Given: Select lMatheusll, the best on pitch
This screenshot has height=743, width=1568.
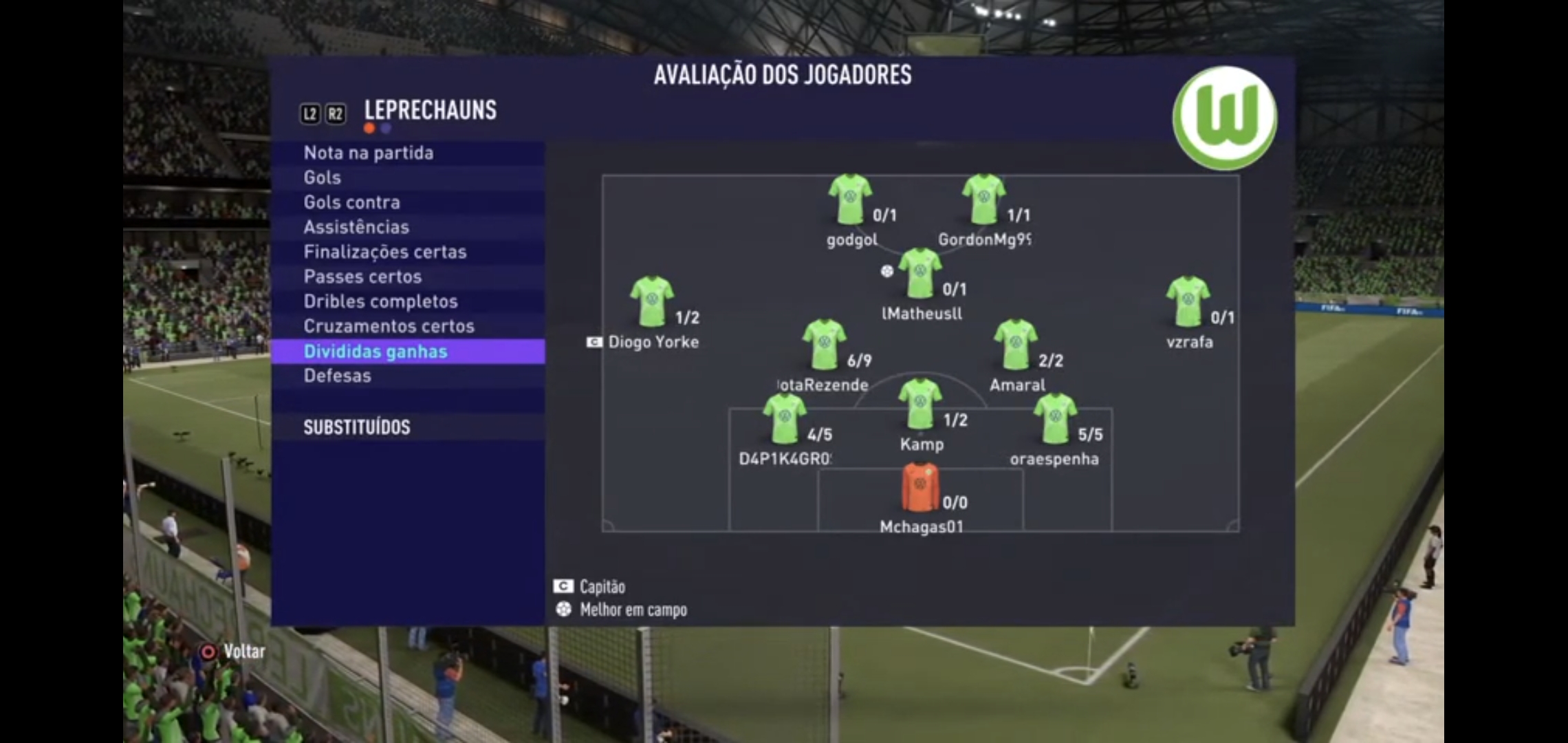Looking at the screenshot, I should click(x=919, y=273).
